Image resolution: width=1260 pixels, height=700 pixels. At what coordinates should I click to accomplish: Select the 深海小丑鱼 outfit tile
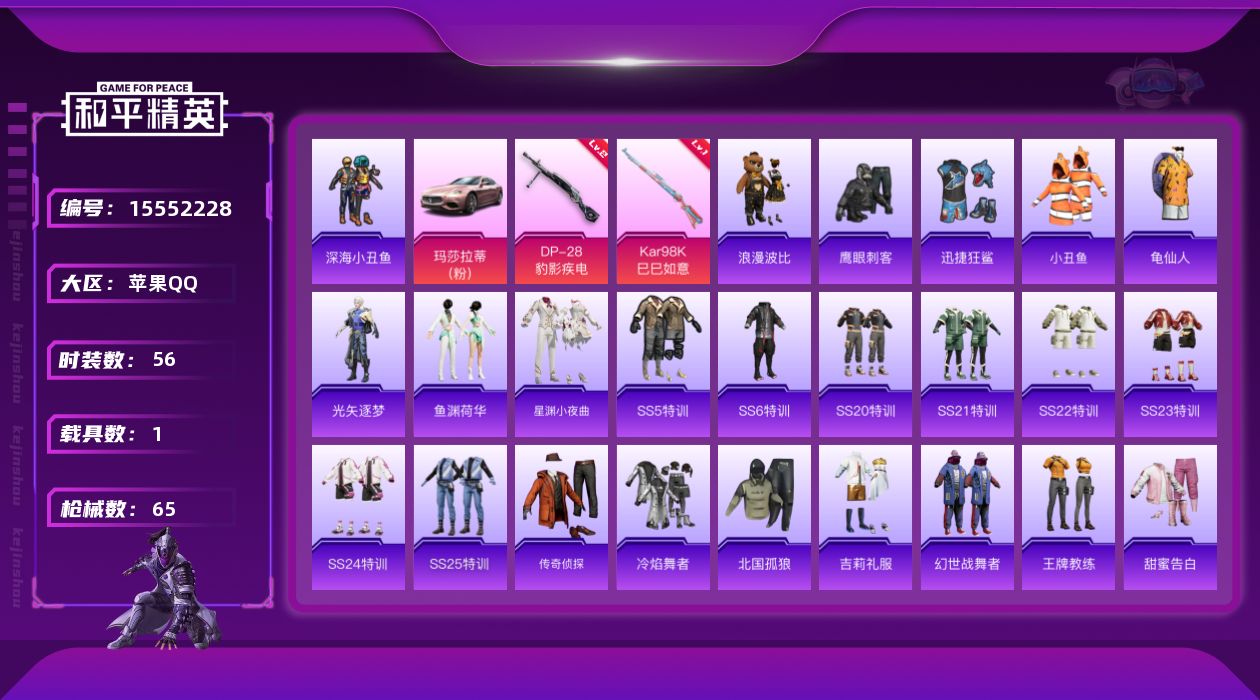click(x=358, y=211)
